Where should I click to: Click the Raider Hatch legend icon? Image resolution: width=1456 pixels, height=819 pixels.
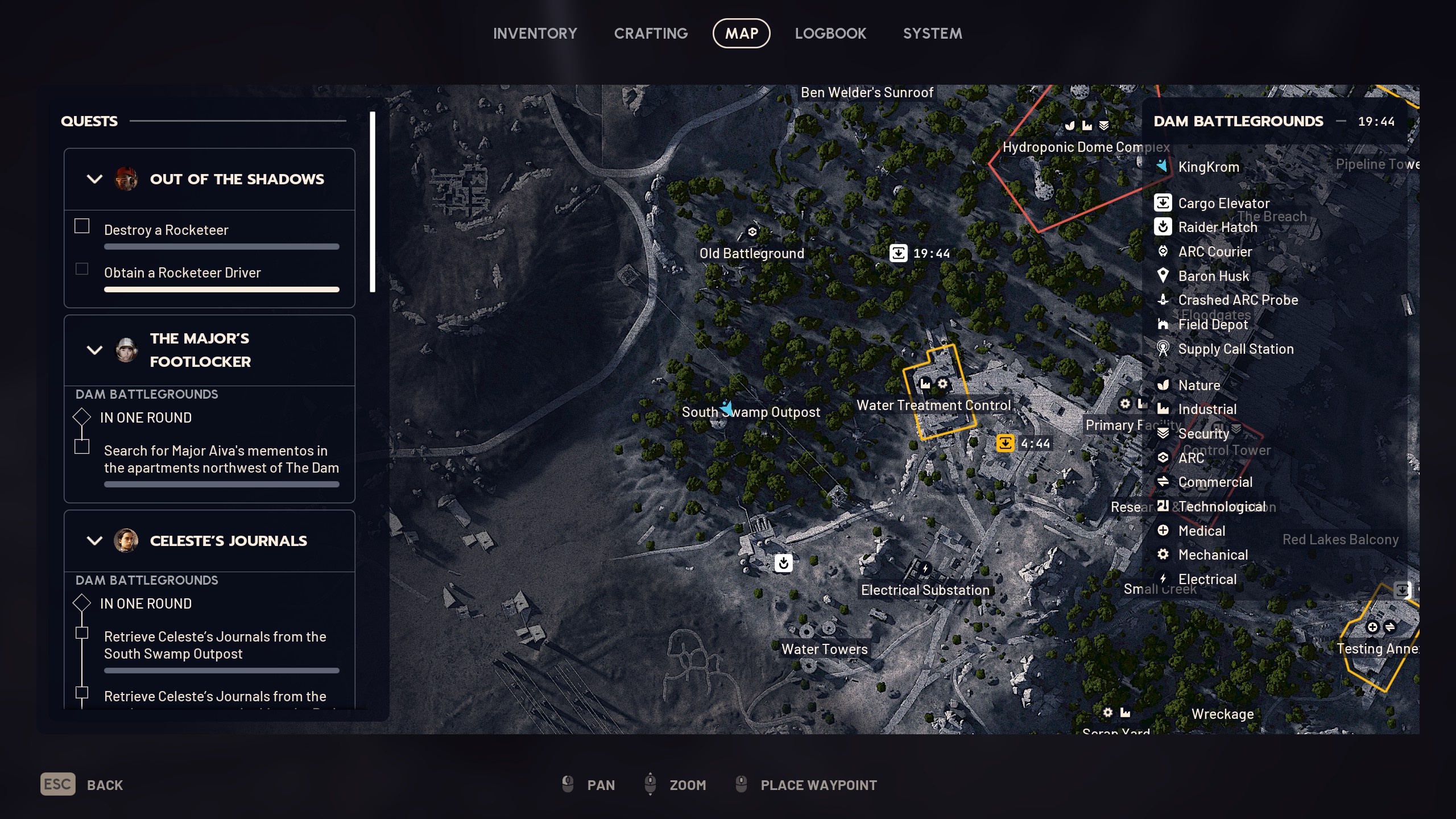(1164, 227)
